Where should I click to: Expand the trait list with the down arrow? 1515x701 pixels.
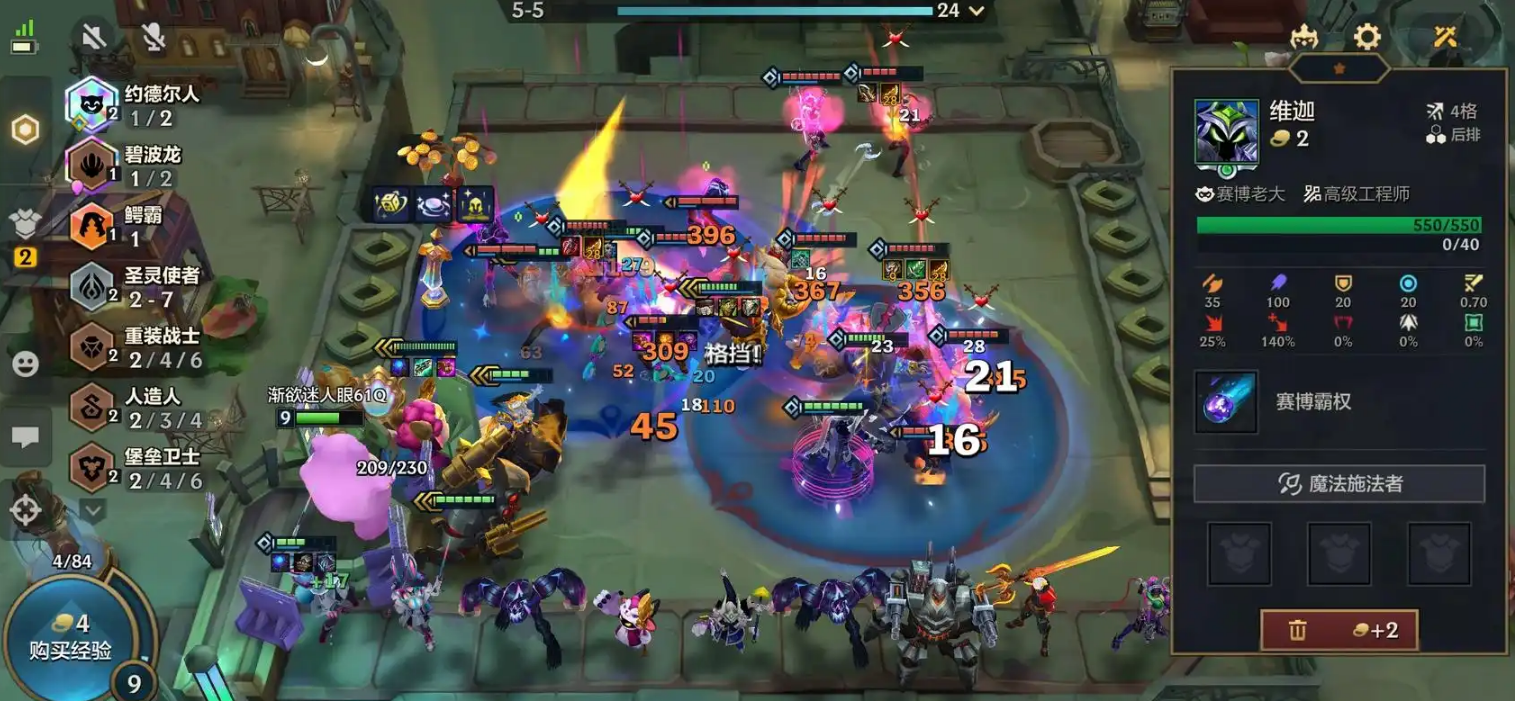(x=92, y=511)
